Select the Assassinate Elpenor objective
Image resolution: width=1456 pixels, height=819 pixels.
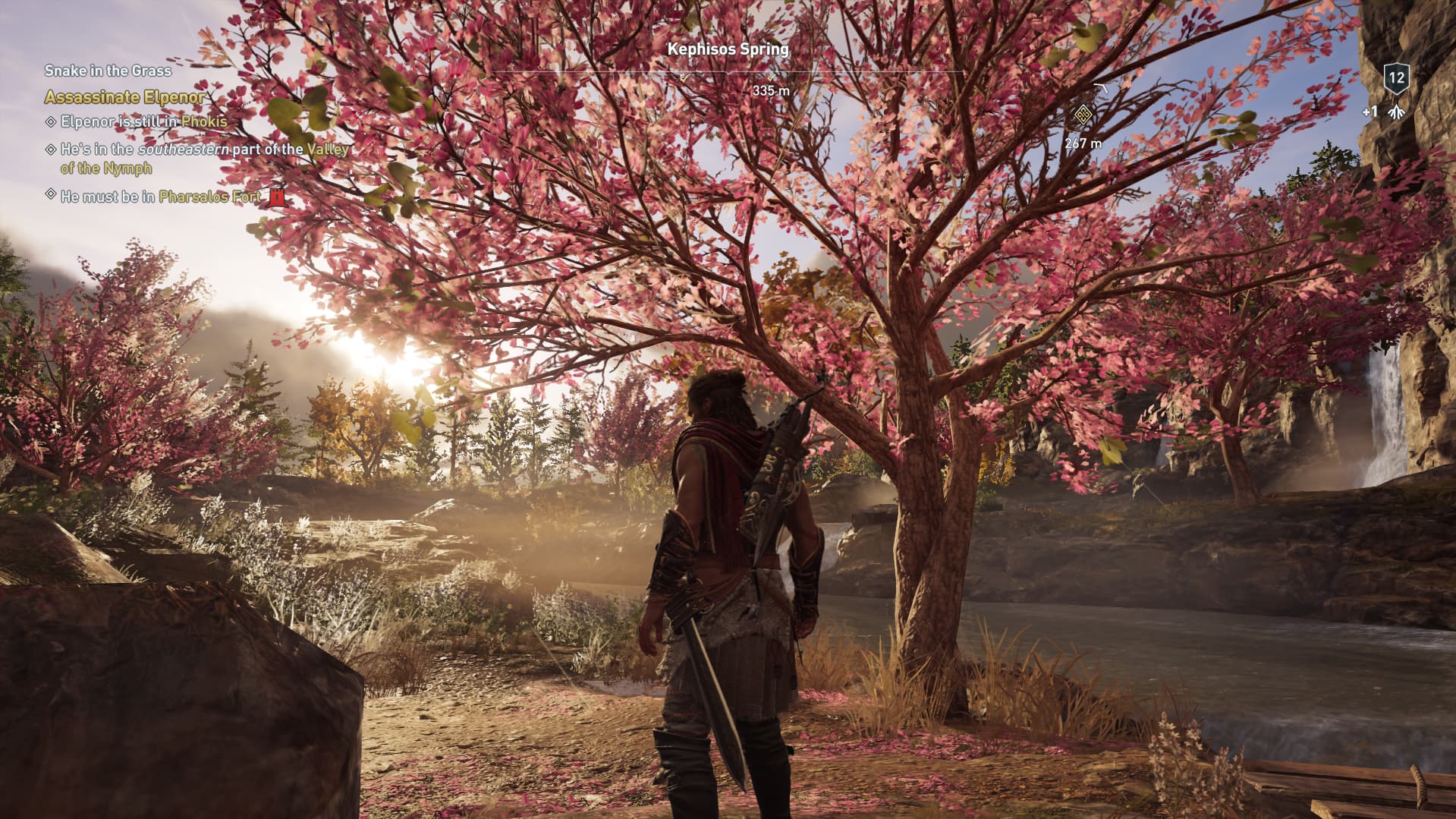point(124,97)
